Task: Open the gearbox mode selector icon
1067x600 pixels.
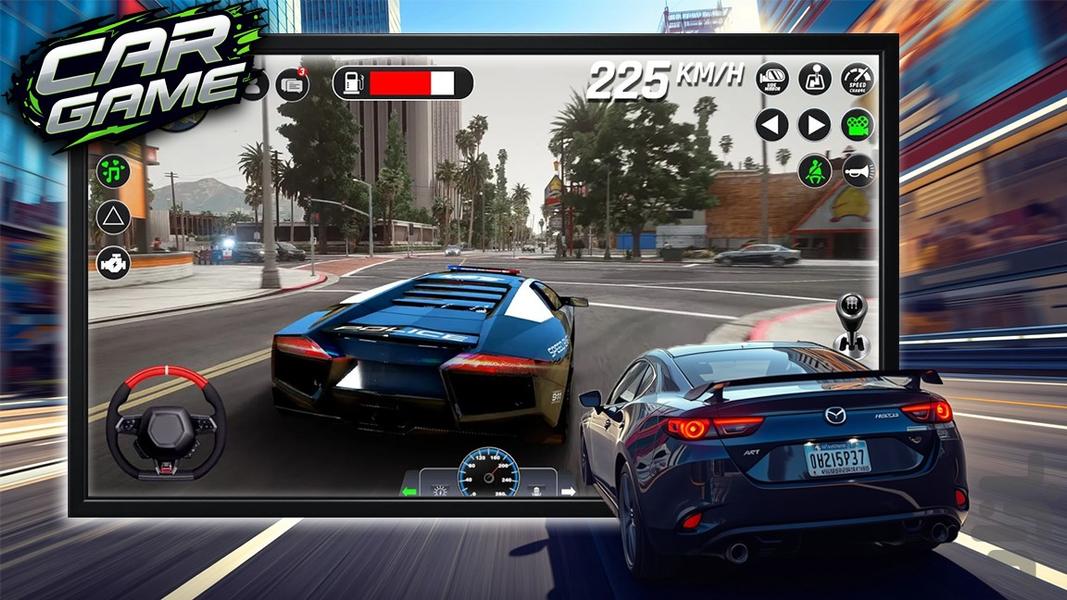Action: [815, 79]
